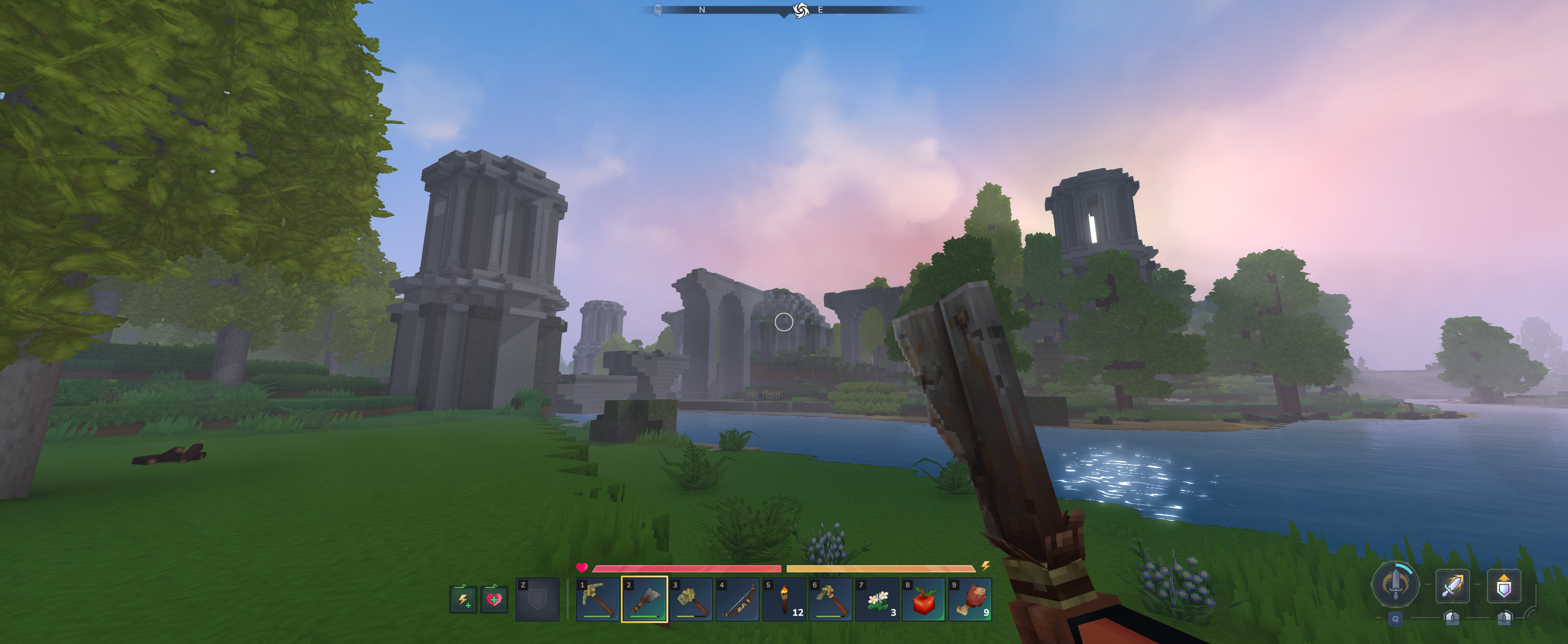Select the white flowers slot
The width and height of the screenshot is (1568, 644).
pyautogui.click(x=877, y=599)
